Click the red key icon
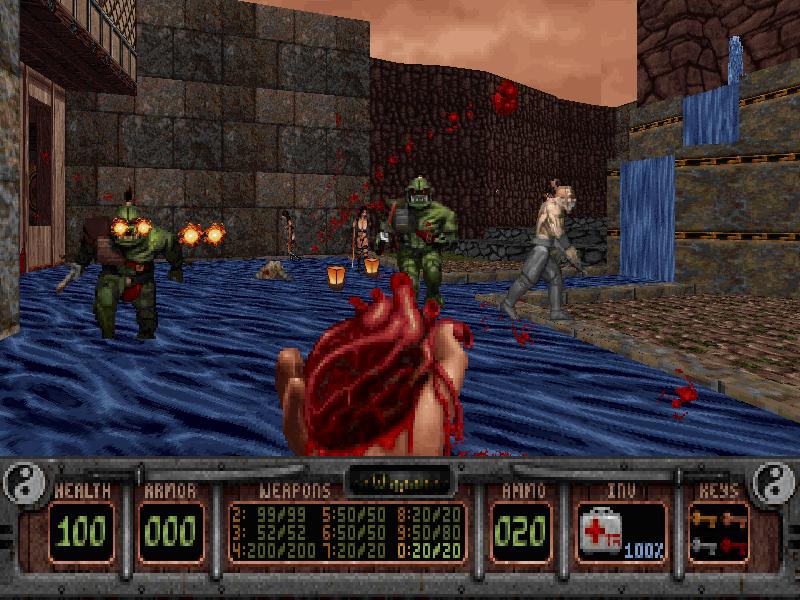Viewport: 800px width, 600px height. (733, 545)
